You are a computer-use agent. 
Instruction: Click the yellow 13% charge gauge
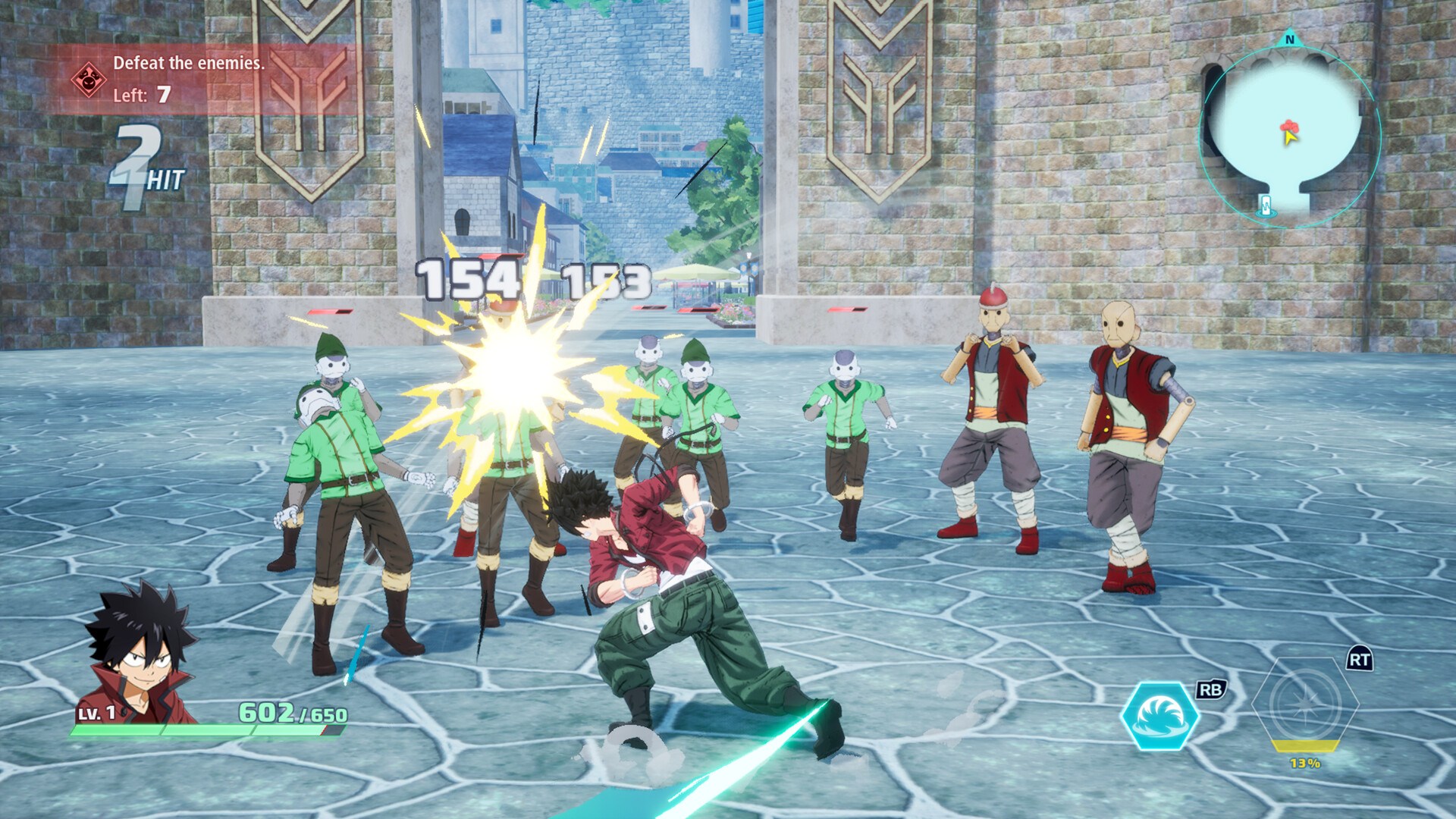[1306, 754]
